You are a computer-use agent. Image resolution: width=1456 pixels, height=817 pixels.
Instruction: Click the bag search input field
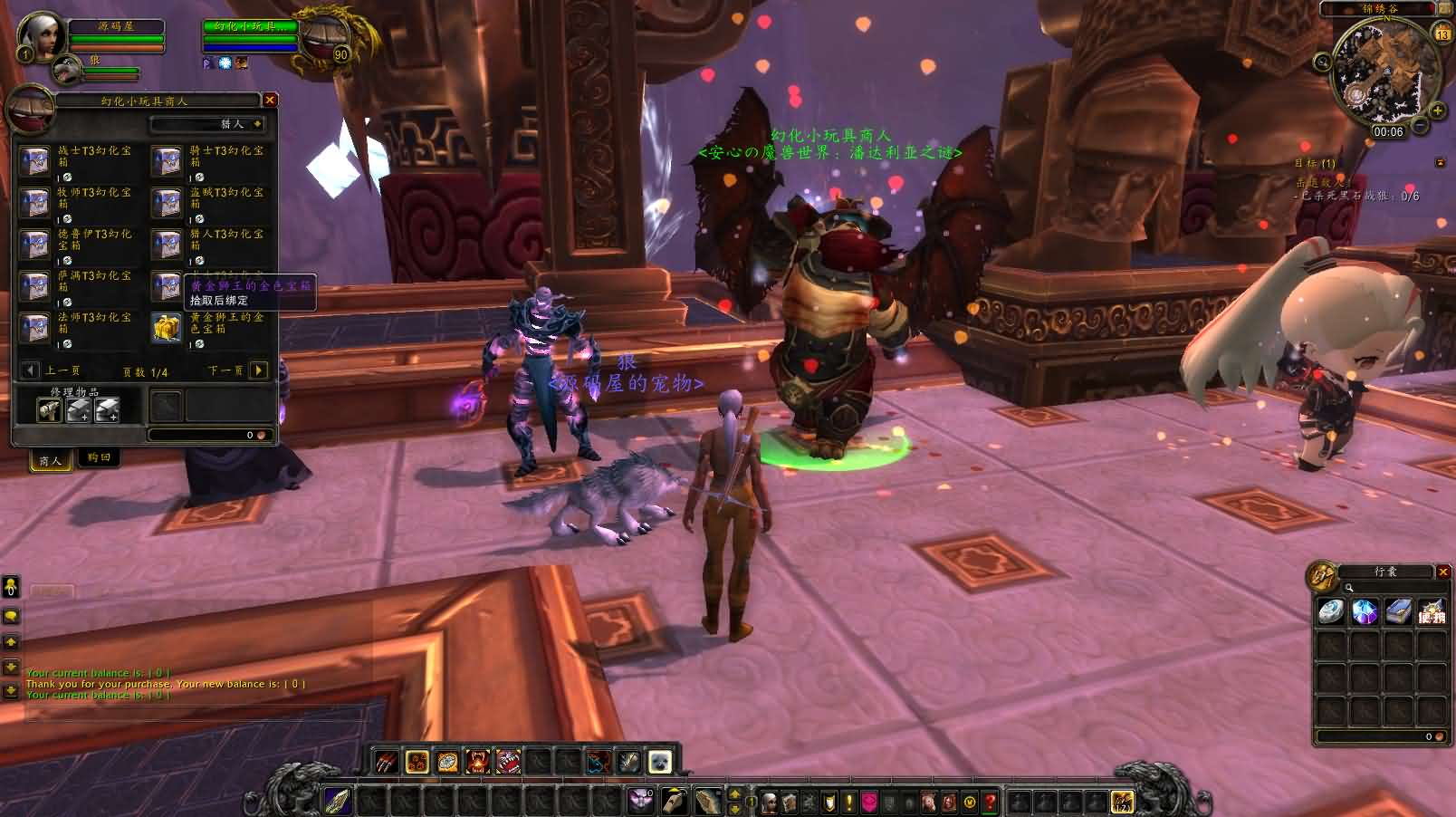1375,587
